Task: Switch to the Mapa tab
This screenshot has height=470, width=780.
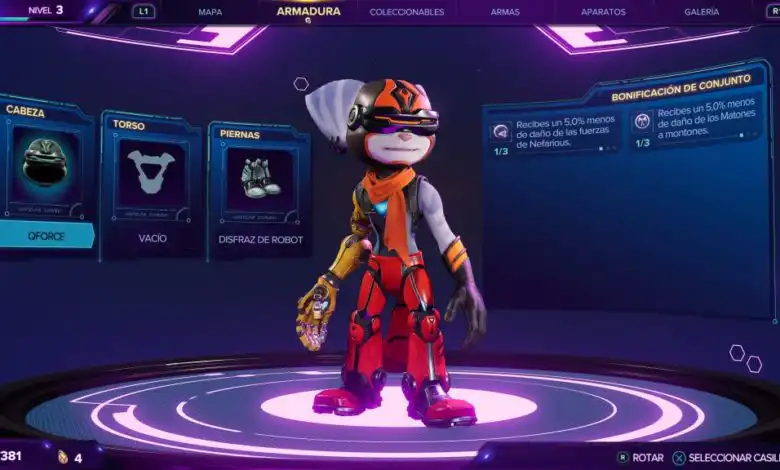Action: coord(210,12)
